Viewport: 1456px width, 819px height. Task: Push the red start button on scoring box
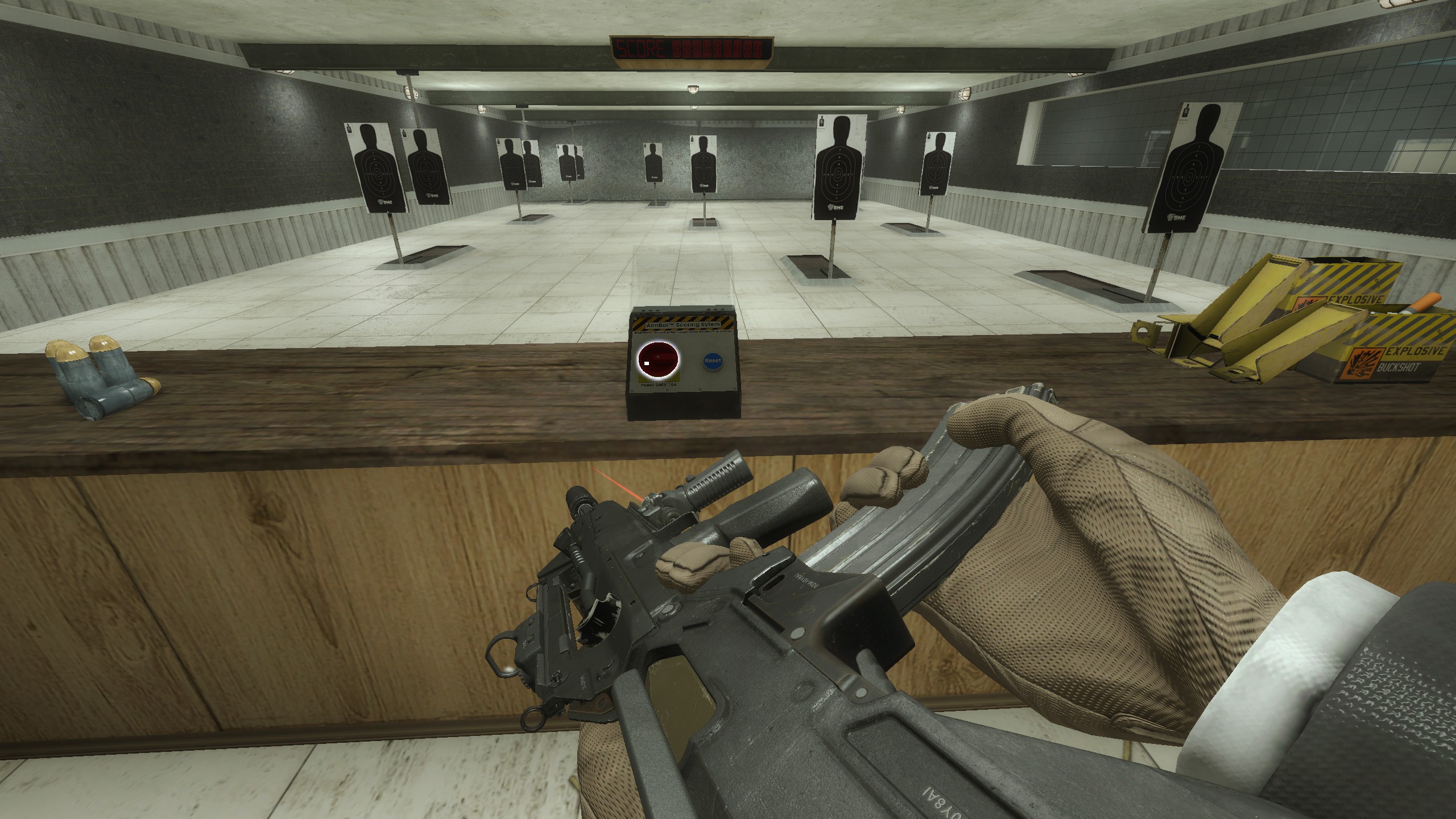[x=659, y=359]
